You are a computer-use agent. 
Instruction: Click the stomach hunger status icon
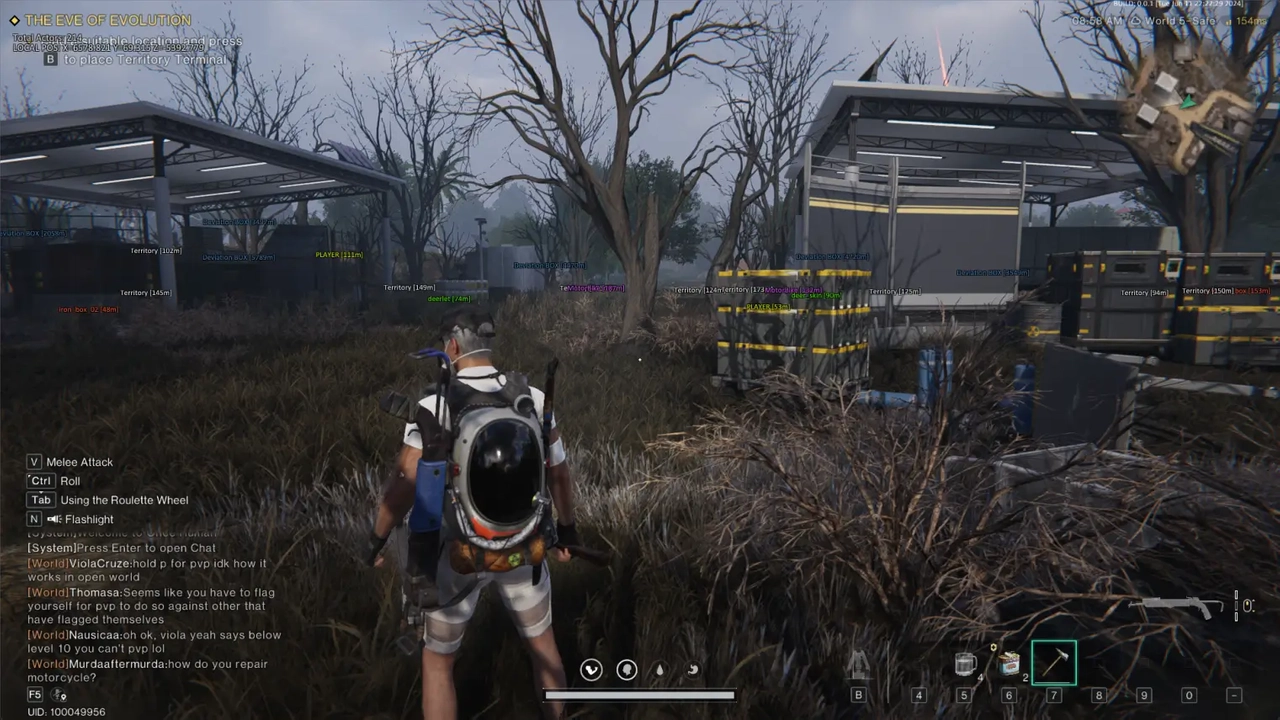click(x=692, y=670)
